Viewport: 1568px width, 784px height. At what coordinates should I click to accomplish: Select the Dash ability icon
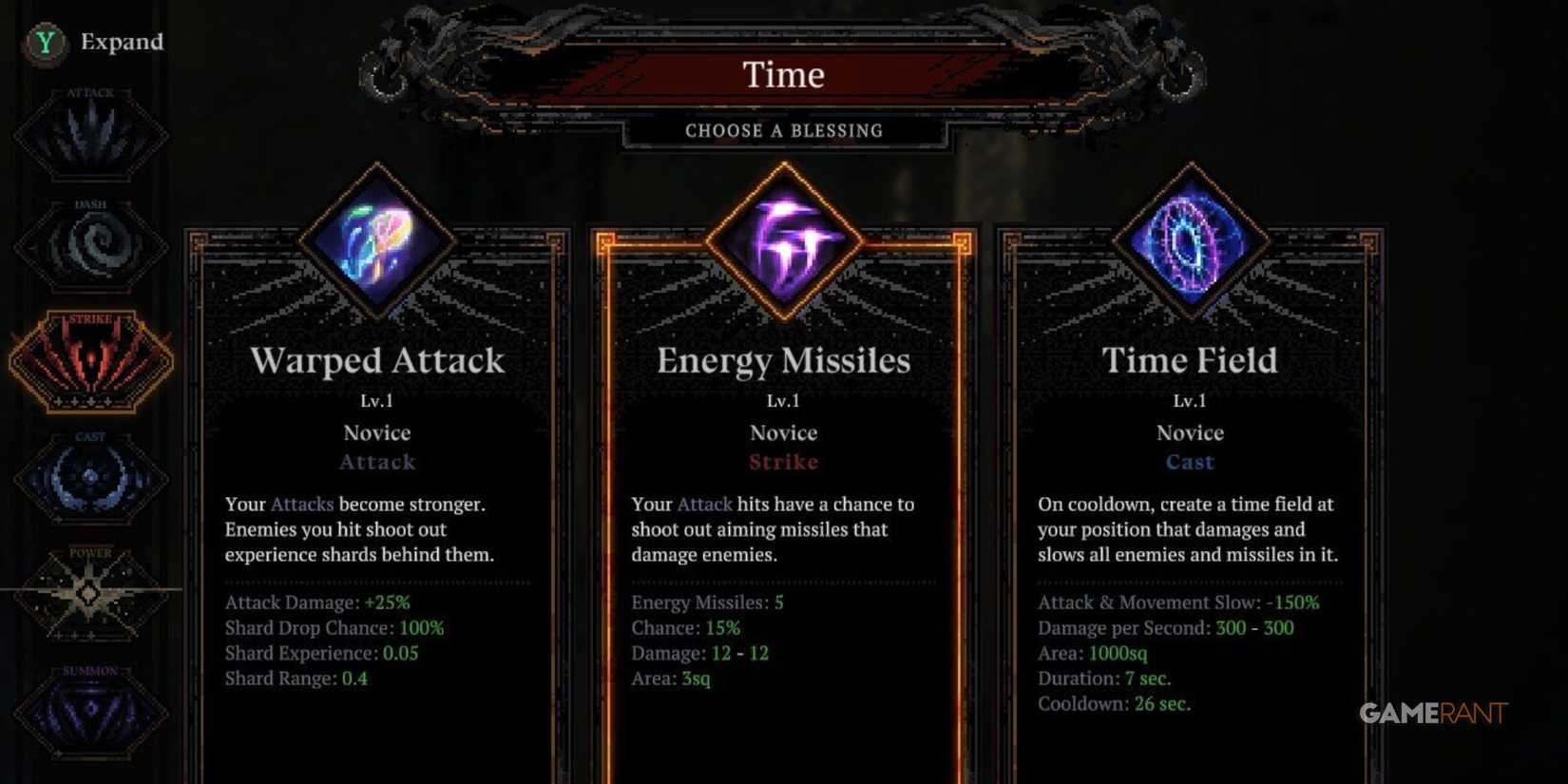coord(92,245)
